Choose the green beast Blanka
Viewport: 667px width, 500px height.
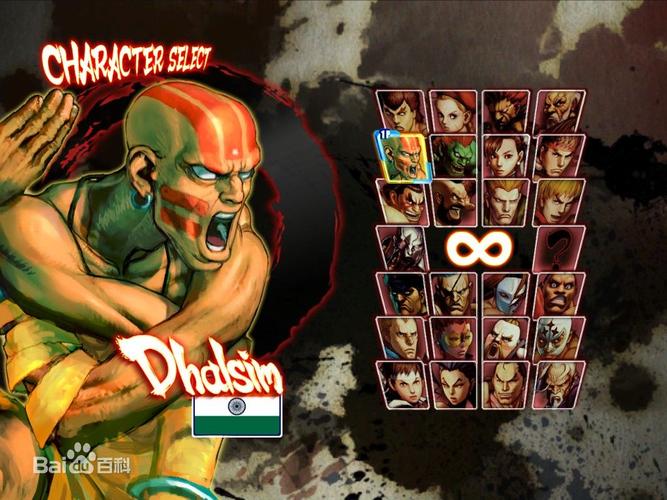[453, 156]
